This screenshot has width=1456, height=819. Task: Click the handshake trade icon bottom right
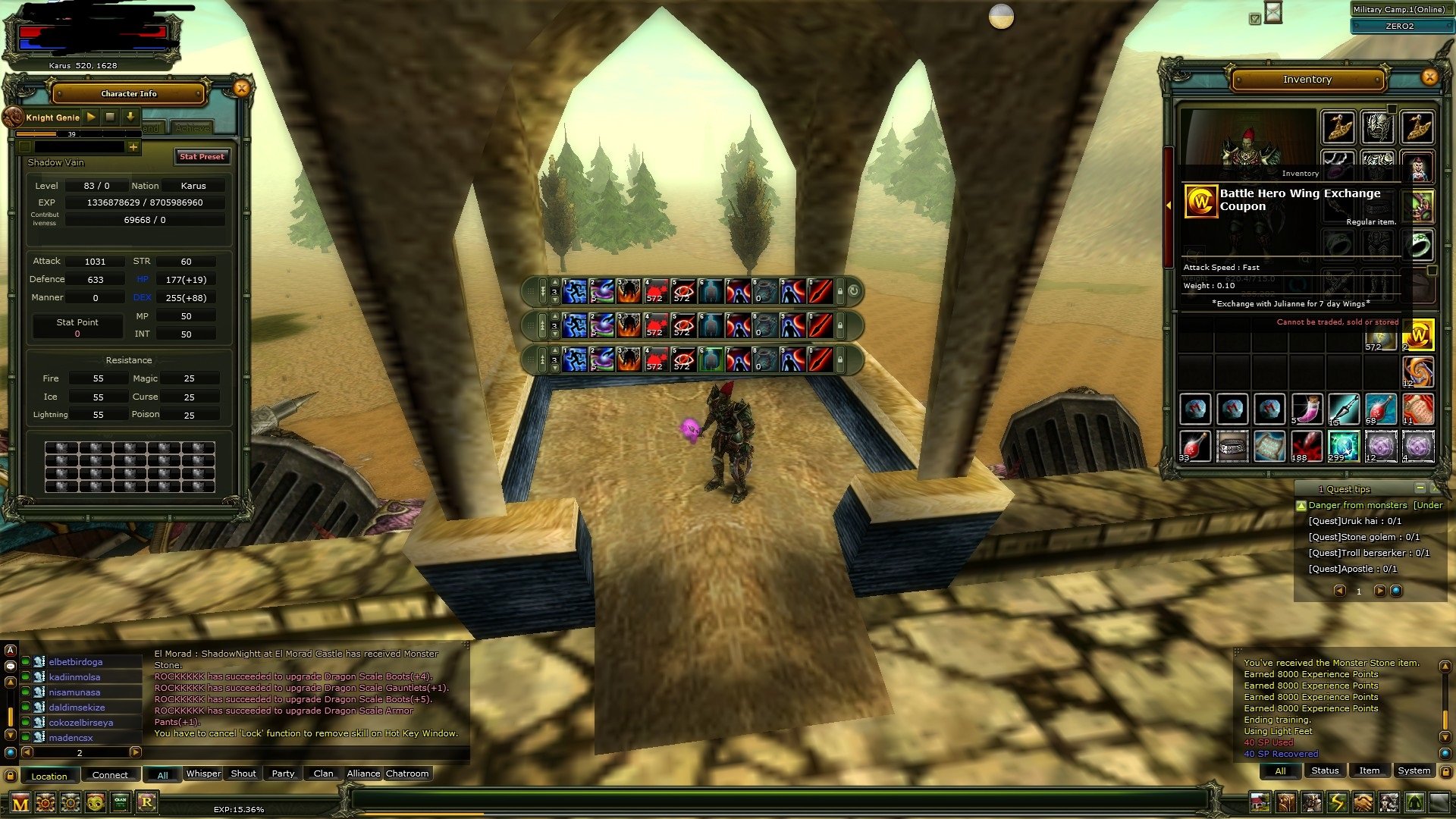pos(1364,802)
